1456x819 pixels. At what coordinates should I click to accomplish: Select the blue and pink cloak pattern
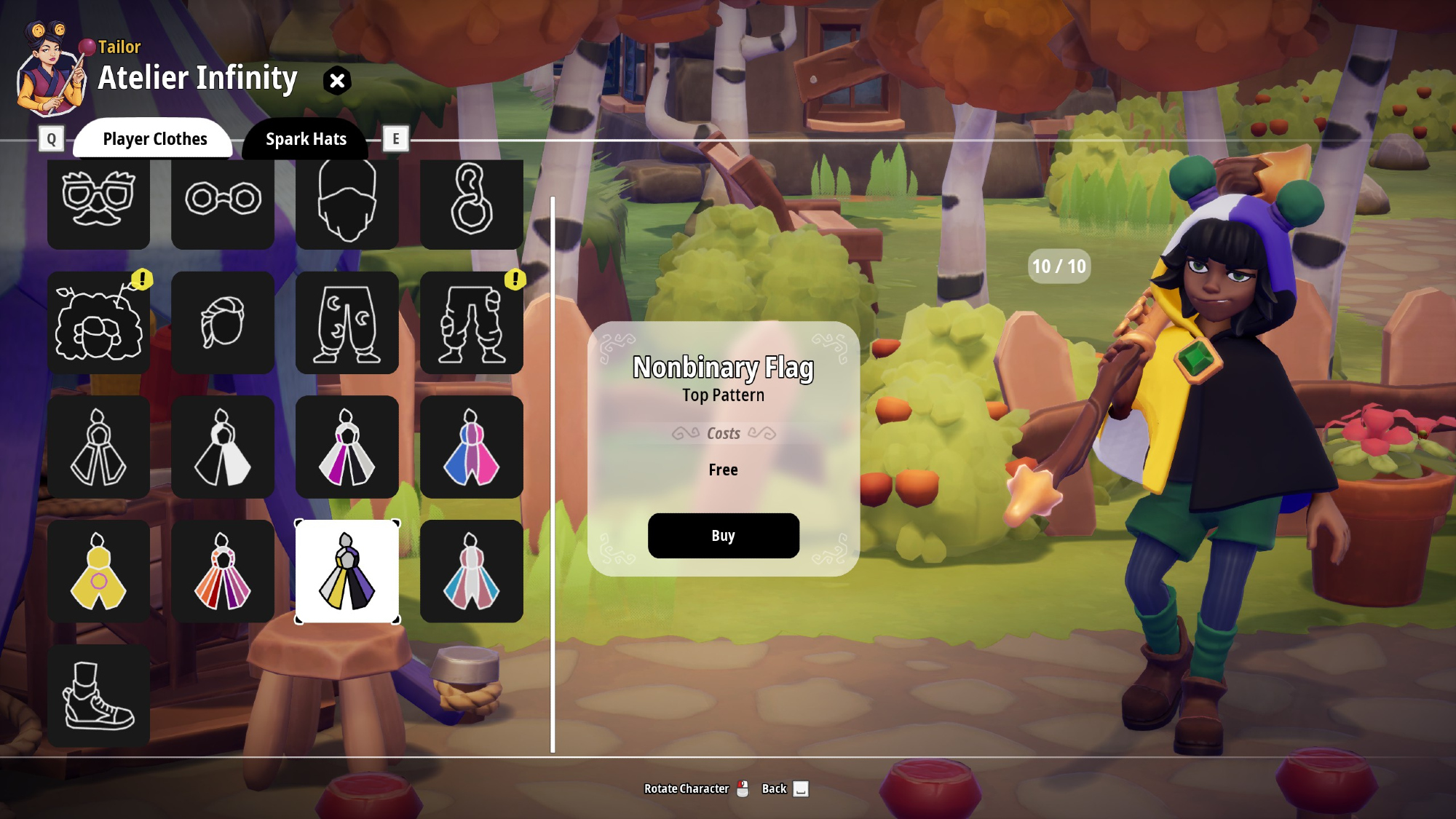(471, 447)
